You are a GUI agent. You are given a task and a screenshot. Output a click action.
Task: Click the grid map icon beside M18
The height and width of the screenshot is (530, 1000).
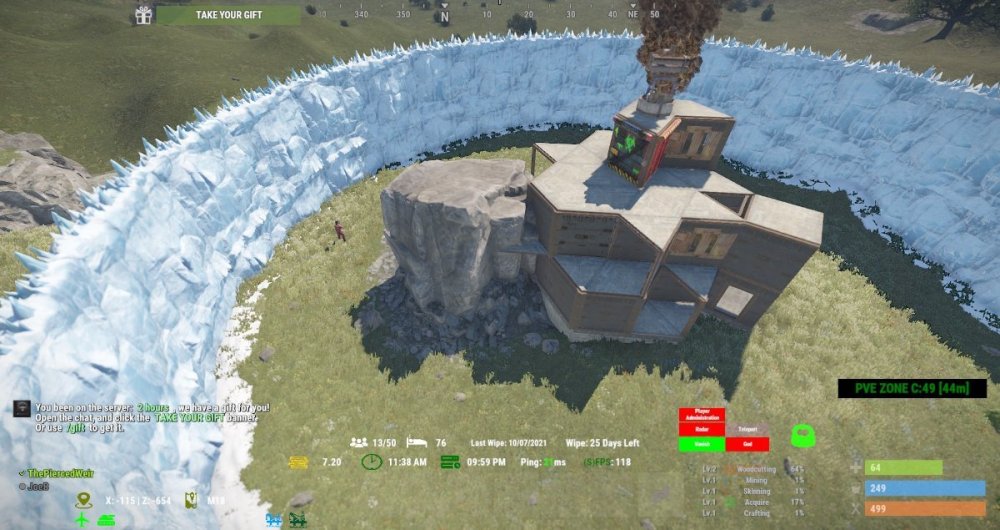pos(192,498)
